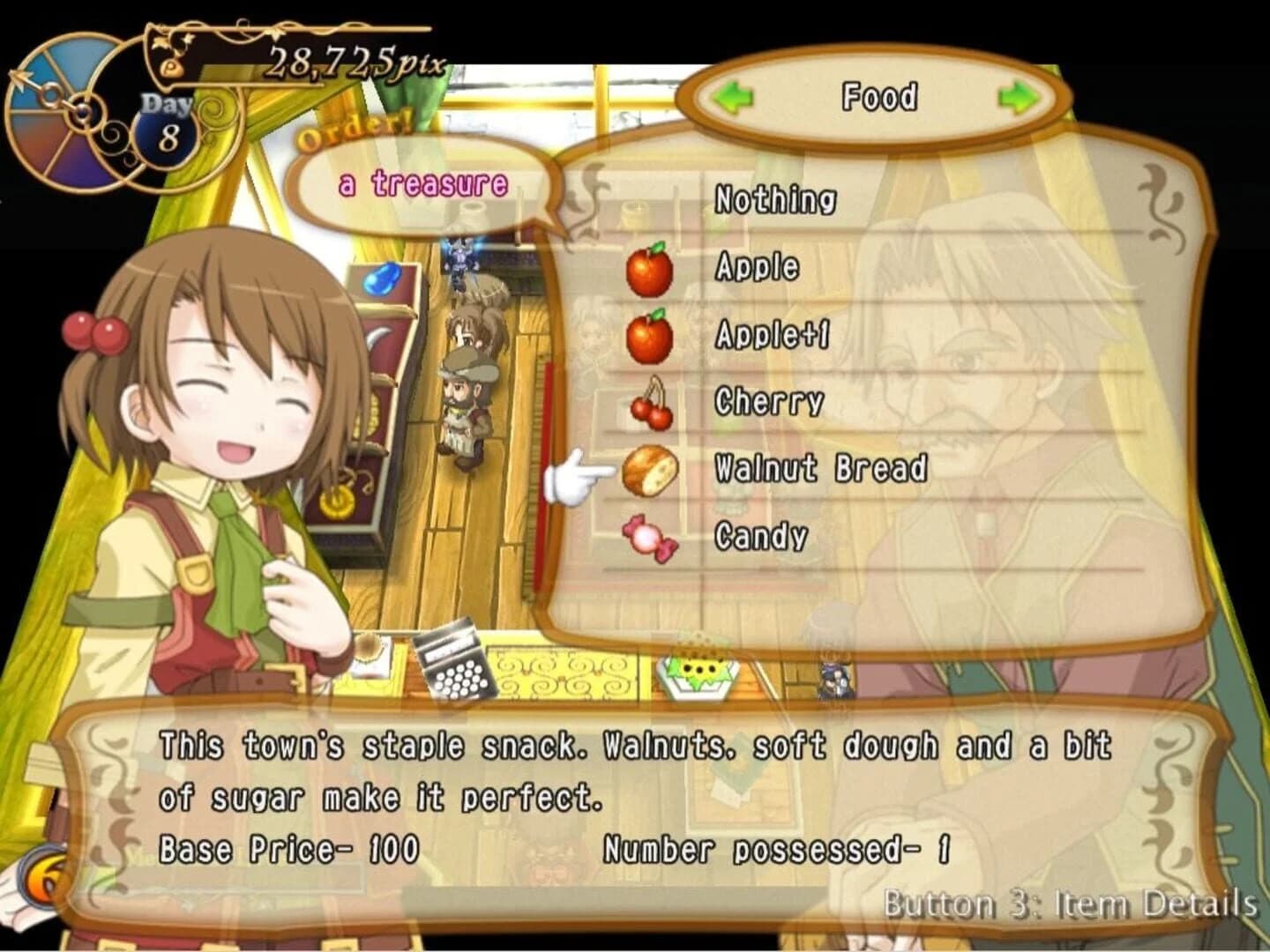The image size is (1270, 952).
Task: Select the pink Candy wrapper icon
Action: (x=650, y=535)
